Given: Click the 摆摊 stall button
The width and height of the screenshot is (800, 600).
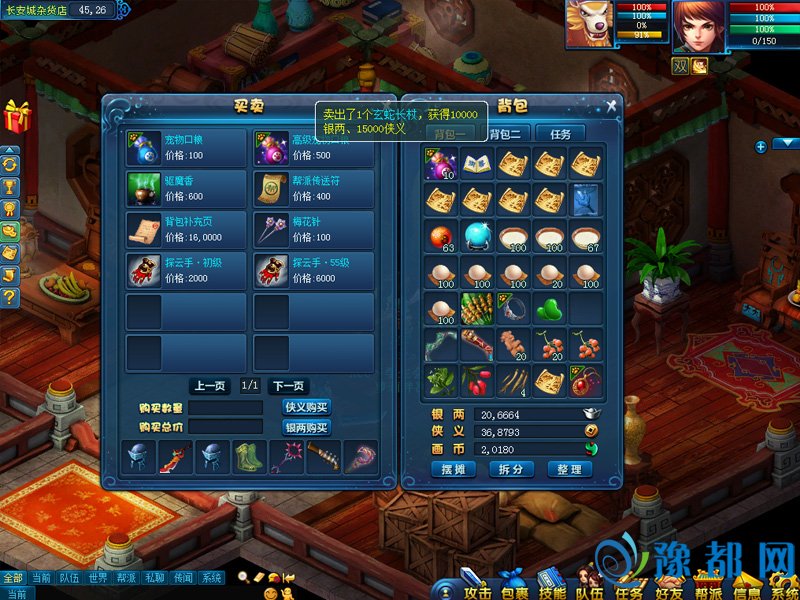Looking at the screenshot, I should coord(452,470).
